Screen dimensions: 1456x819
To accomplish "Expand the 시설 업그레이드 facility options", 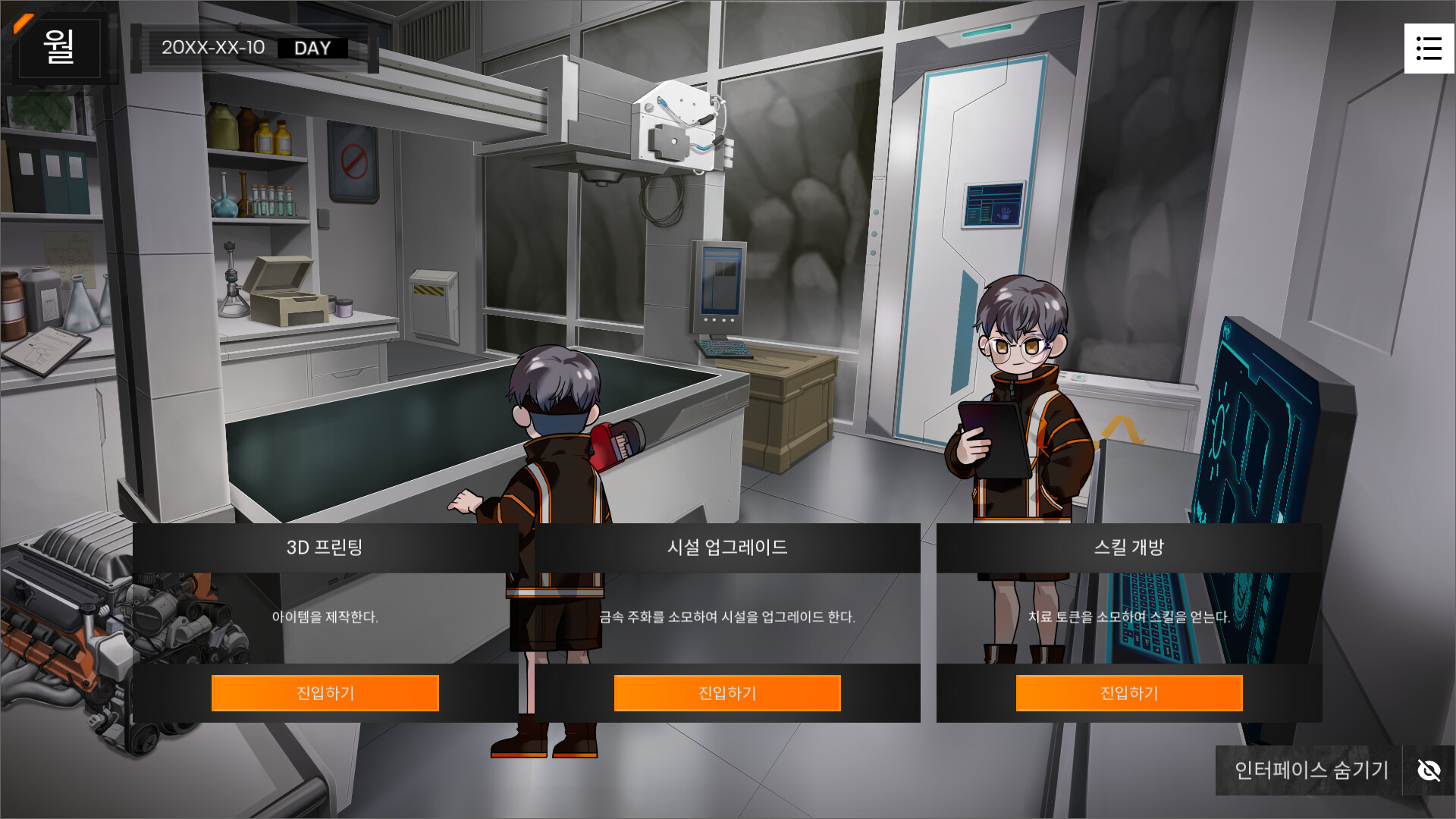I will coord(726,692).
